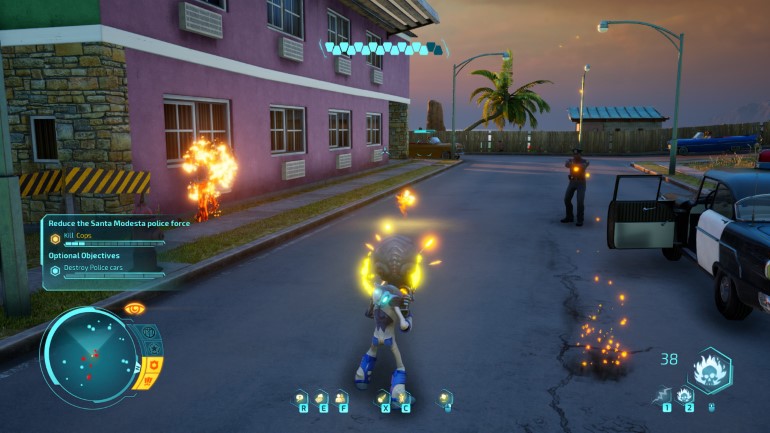Select the small flaming skull weapon slot
Viewport: 770px width, 433px height.
(686, 395)
